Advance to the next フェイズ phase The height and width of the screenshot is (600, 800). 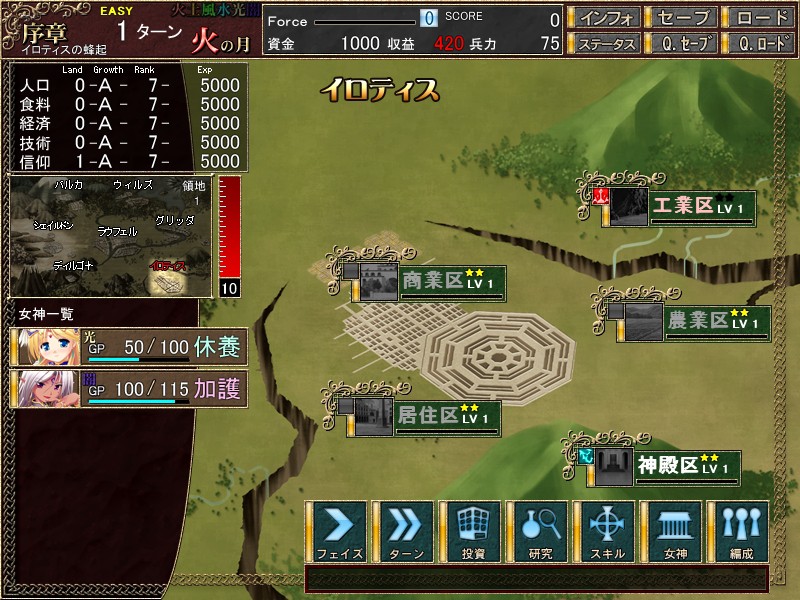pyautogui.click(x=340, y=531)
